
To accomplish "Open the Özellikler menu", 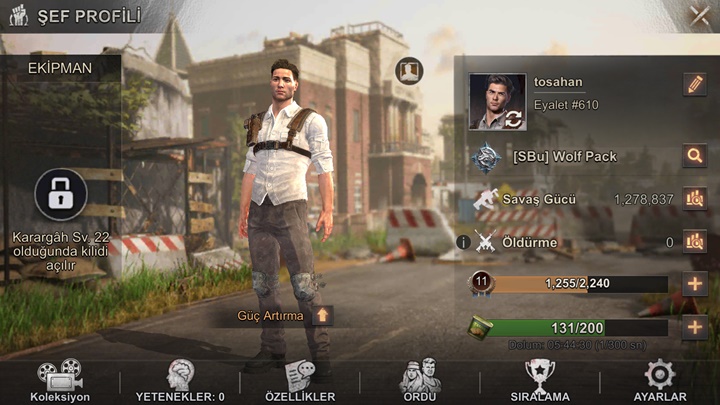I will 300,381.
